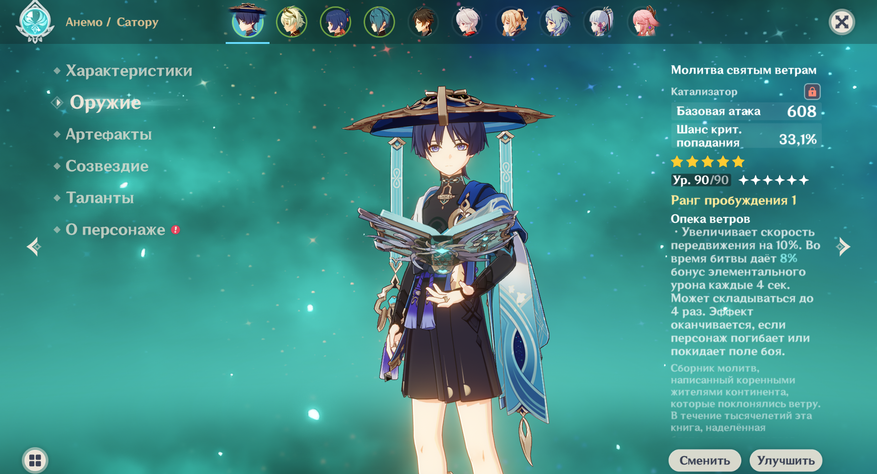Choose the brown-haired Zhongli portrait
This screenshot has width=877, height=474.
tap(424, 21)
